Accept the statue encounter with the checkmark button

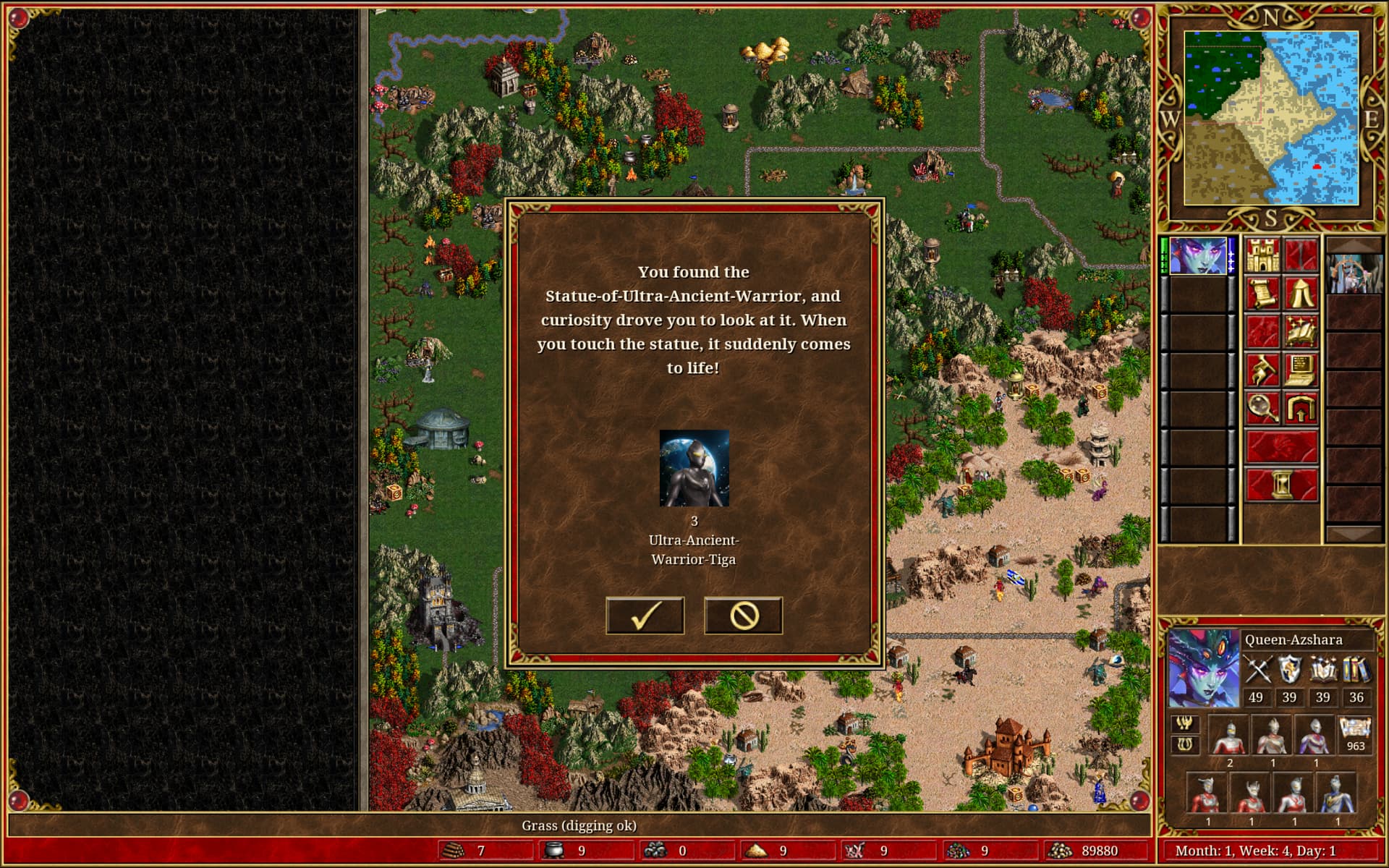point(645,616)
